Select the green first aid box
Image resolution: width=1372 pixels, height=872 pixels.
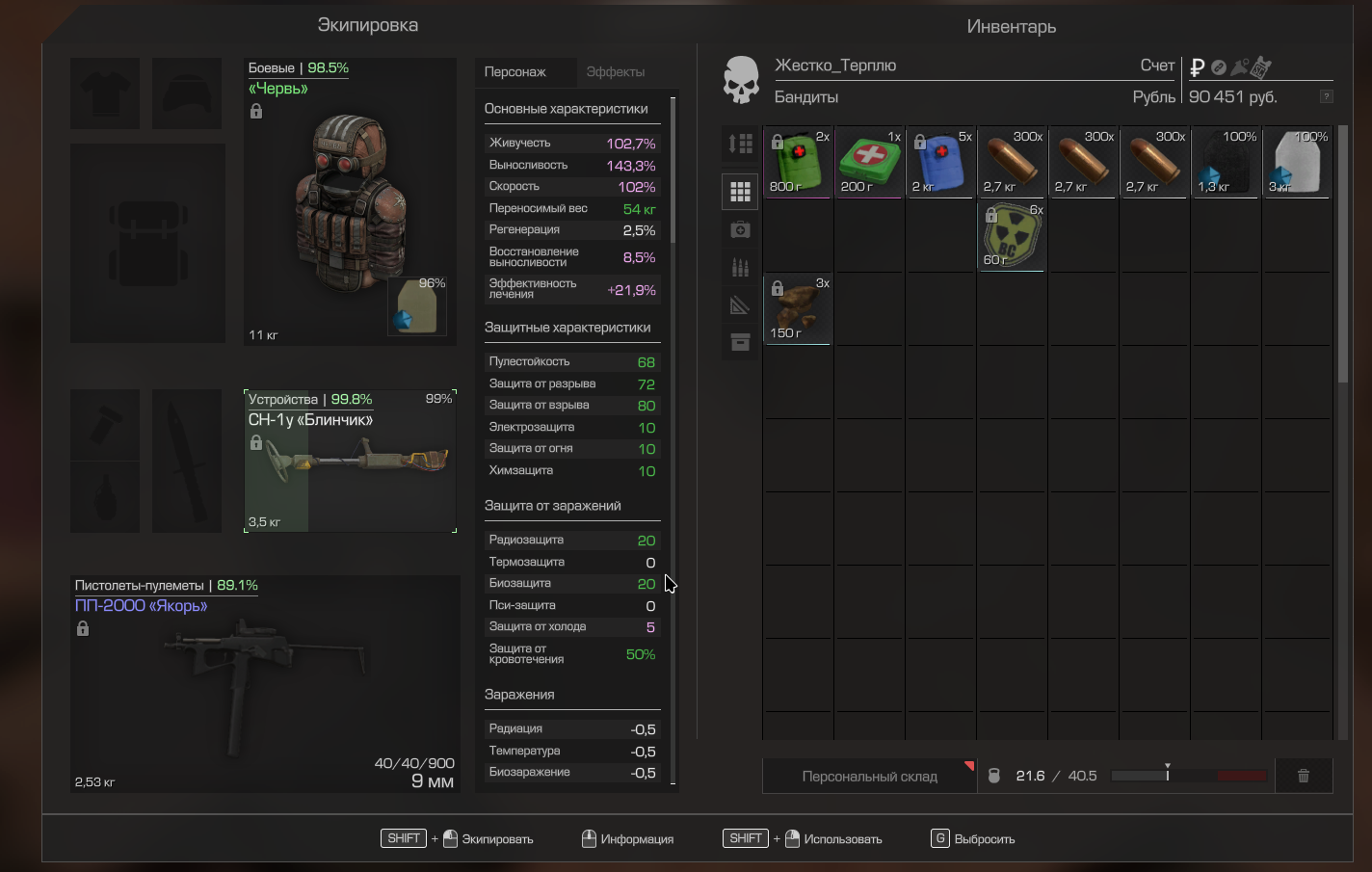click(x=869, y=162)
